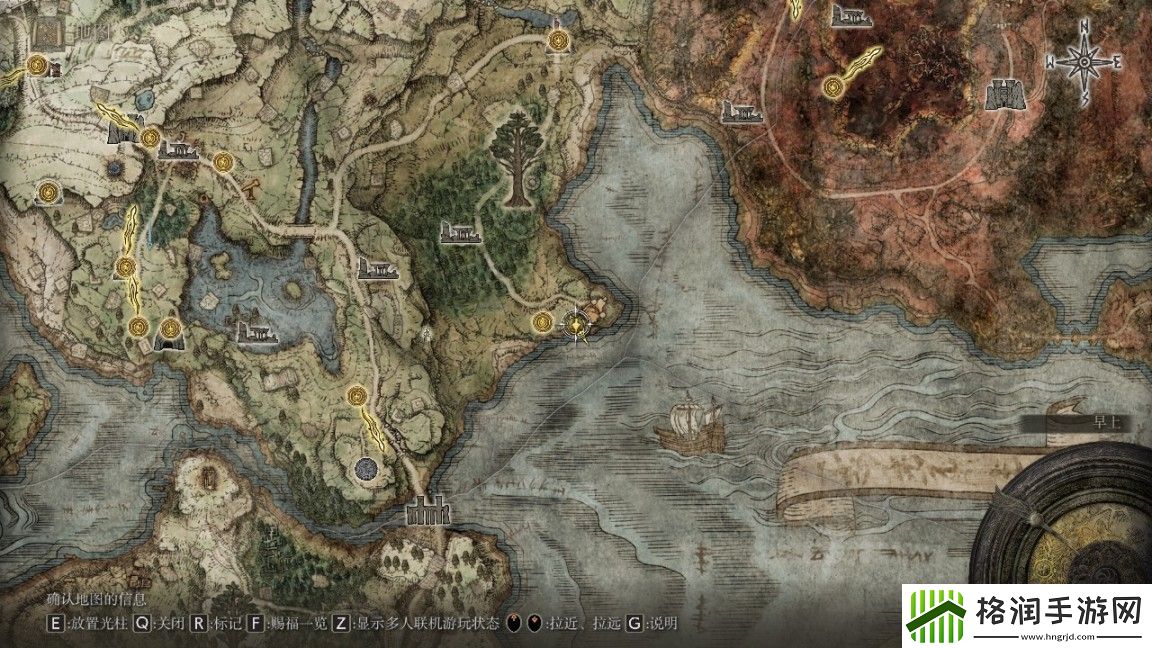Screen dimensions: 1152x648
Task: Select the cave entrance arch icon
Action: tap(168, 339)
